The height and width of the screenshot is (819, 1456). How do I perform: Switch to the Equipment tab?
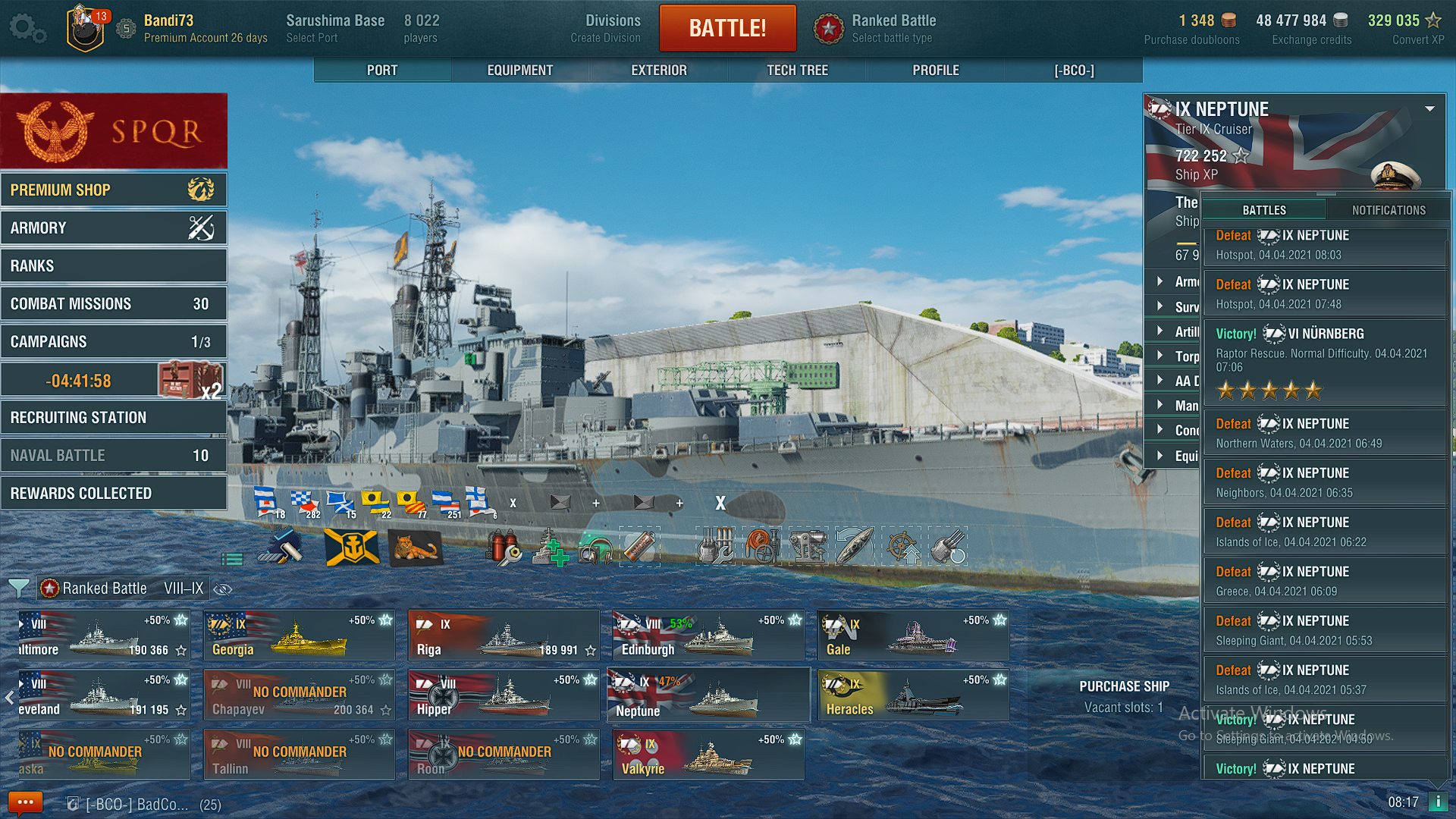(519, 70)
